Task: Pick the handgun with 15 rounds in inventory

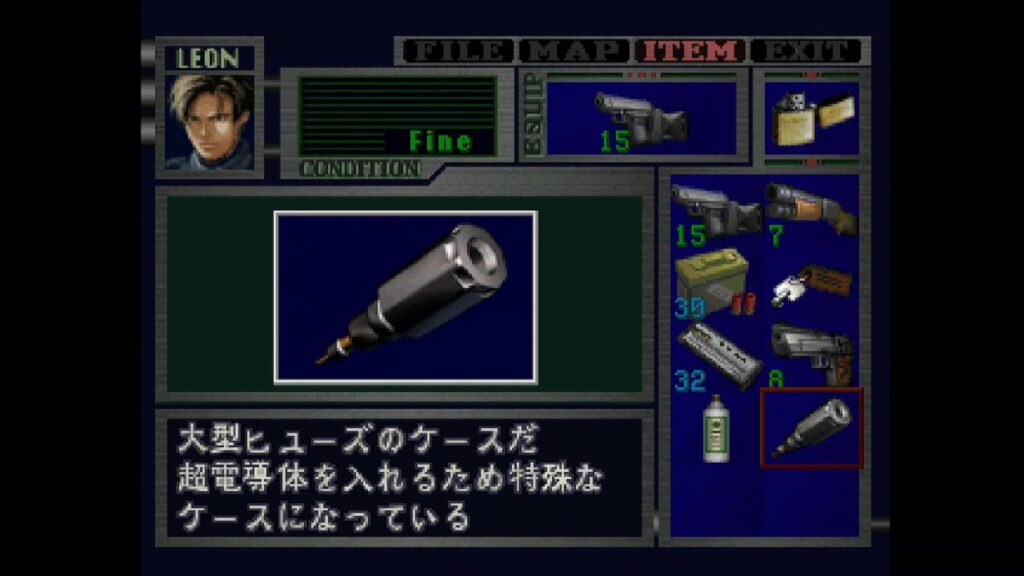Action: [x=716, y=212]
